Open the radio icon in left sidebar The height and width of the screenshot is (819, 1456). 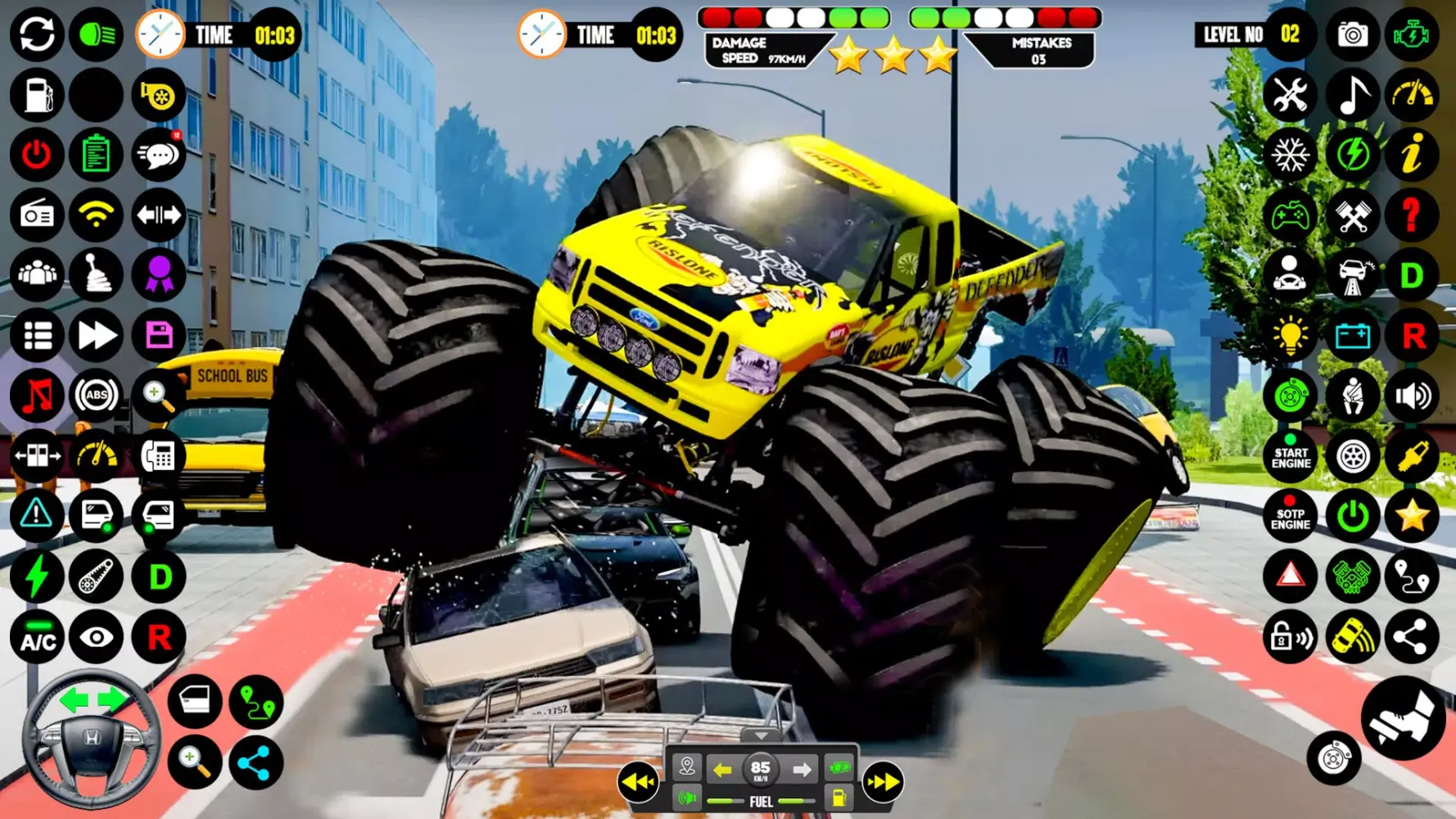[x=36, y=215]
